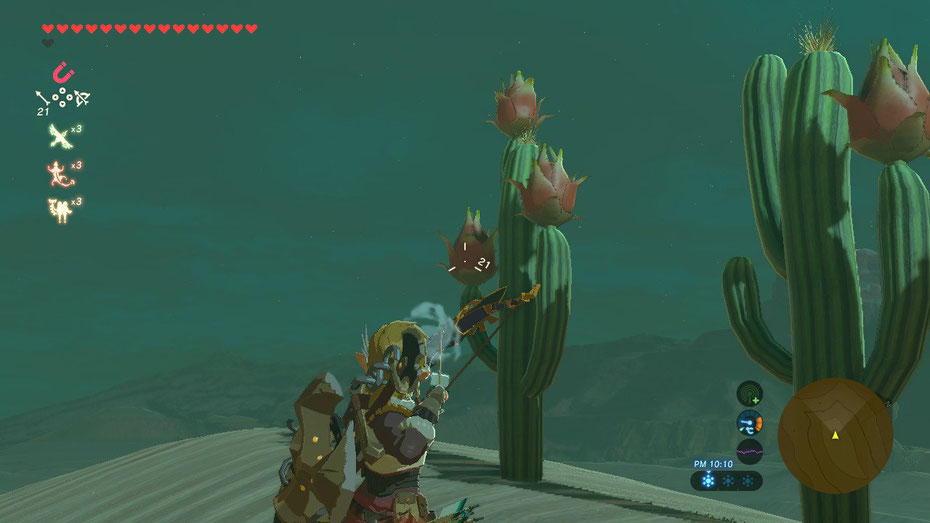
Task: Show the snowflake weather forecast panel
Action: [726, 481]
